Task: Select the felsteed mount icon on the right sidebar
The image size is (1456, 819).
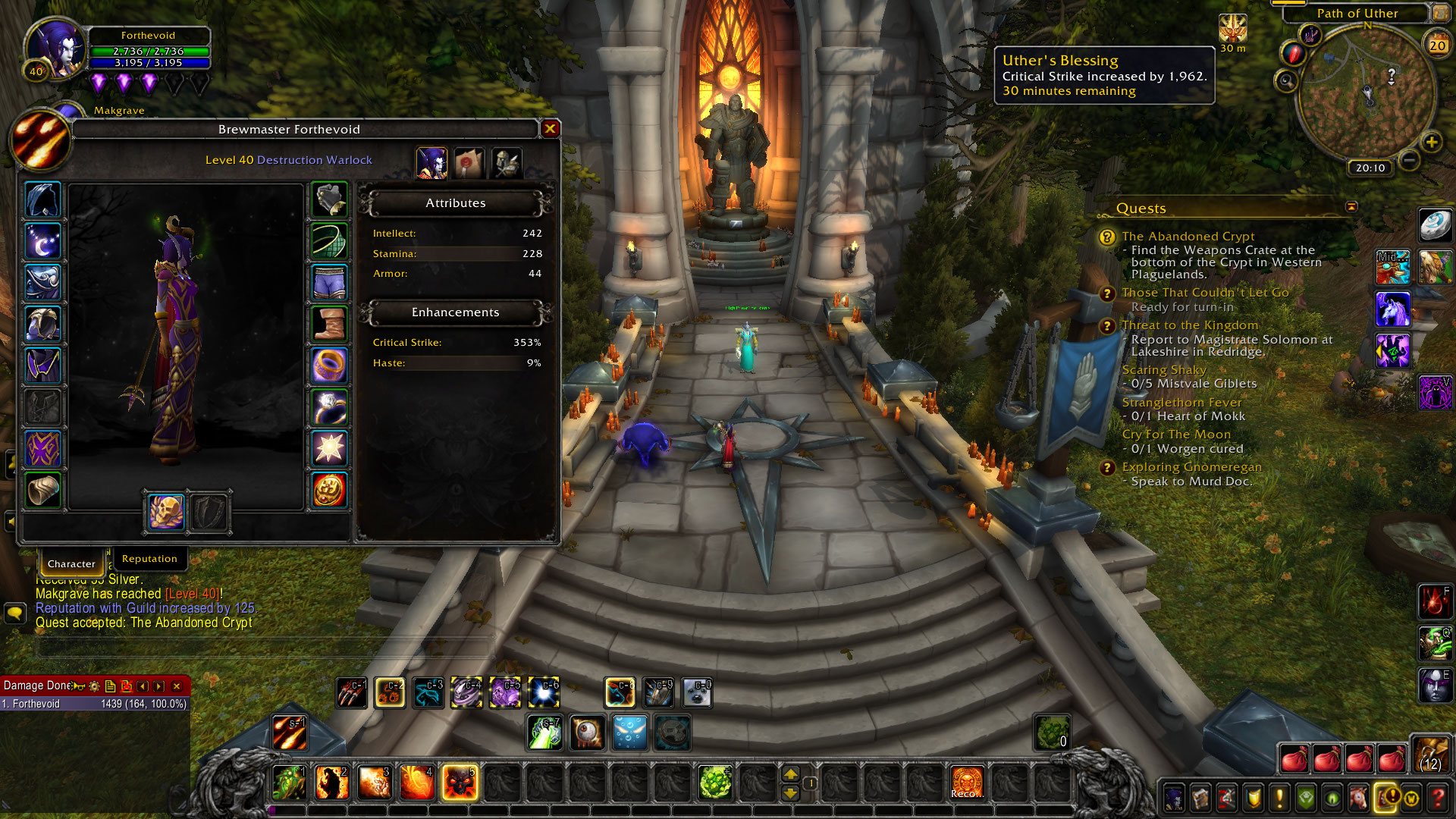Action: pos(1394,309)
